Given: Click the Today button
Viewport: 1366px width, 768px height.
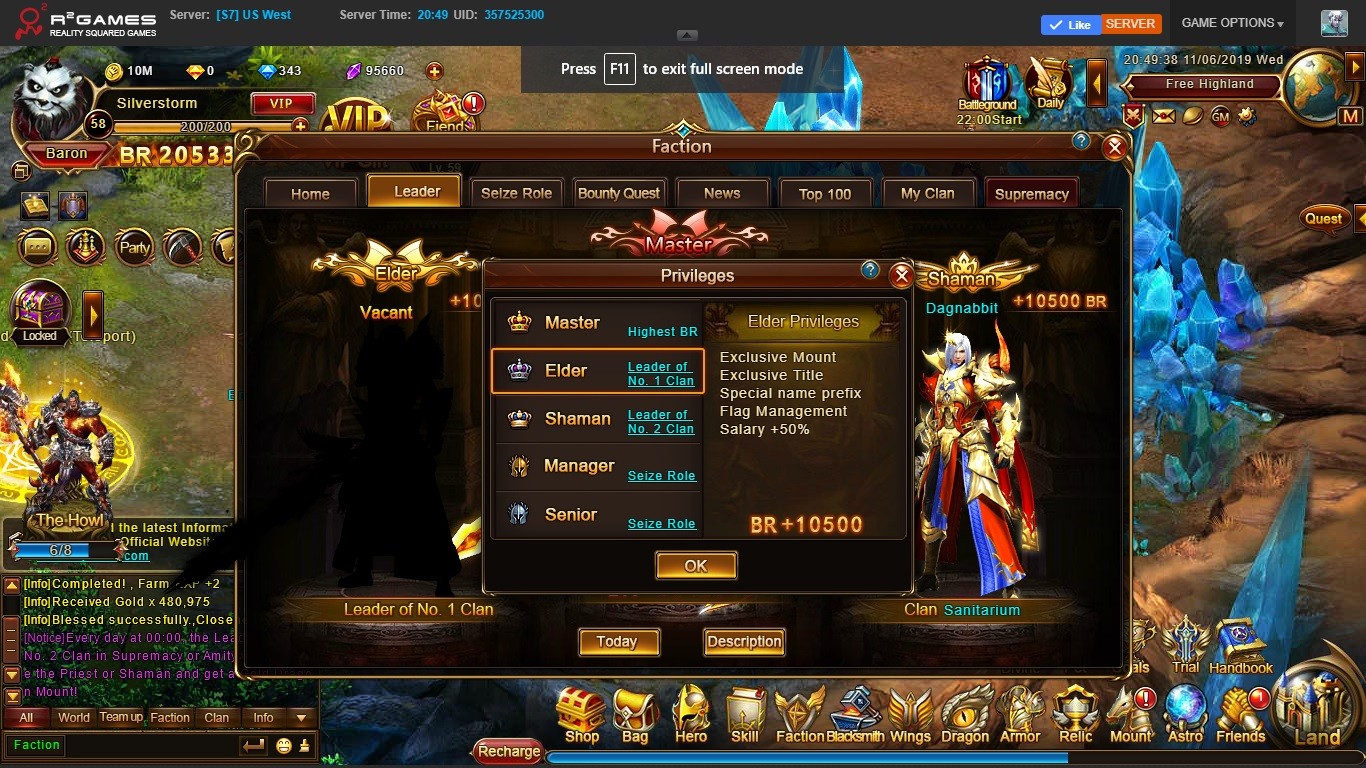Looking at the screenshot, I should click(x=617, y=642).
